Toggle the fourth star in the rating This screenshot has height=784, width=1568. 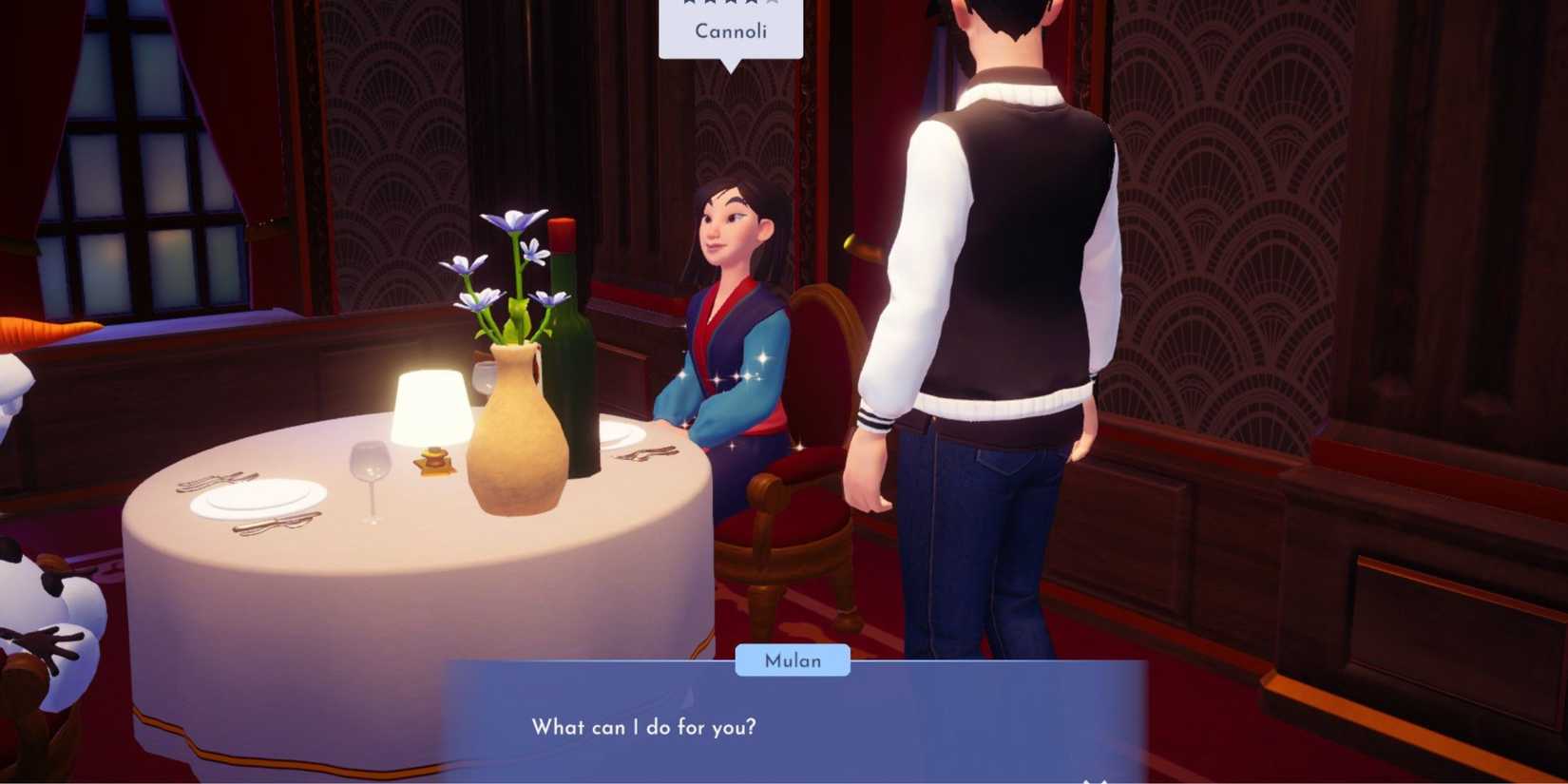point(752,3)
